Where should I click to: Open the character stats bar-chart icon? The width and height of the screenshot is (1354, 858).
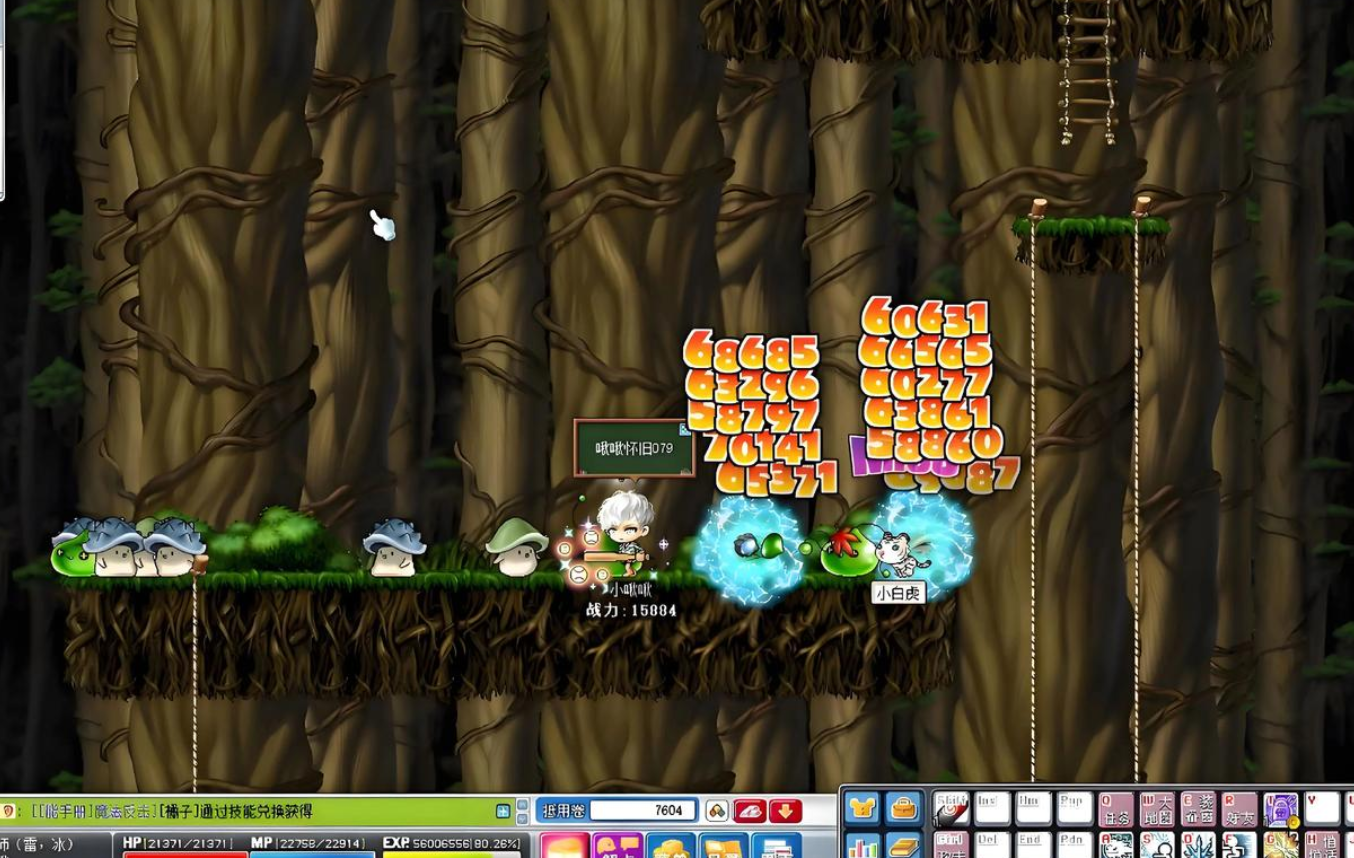pyautogui.click(x=861, y=846)
